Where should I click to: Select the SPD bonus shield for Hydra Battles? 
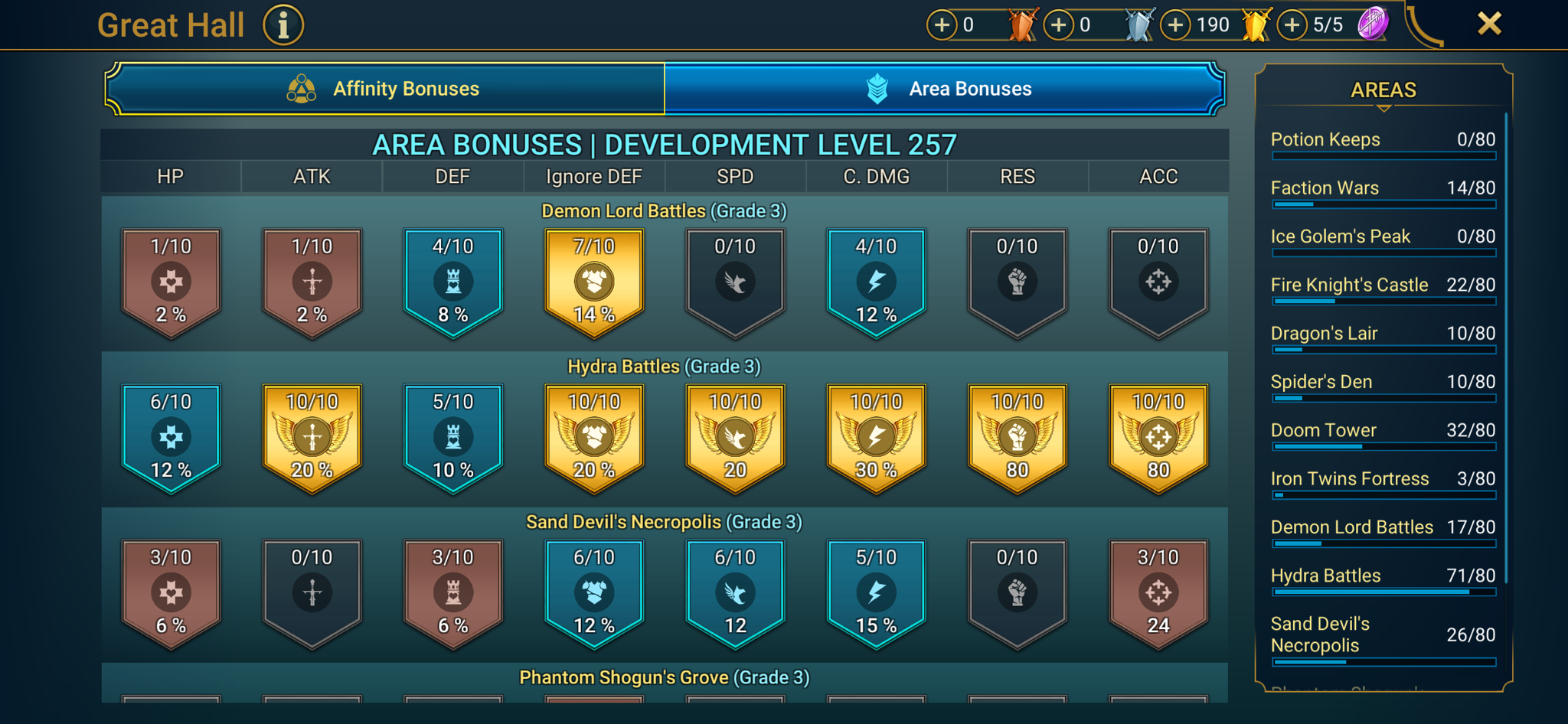click(734, 436)
